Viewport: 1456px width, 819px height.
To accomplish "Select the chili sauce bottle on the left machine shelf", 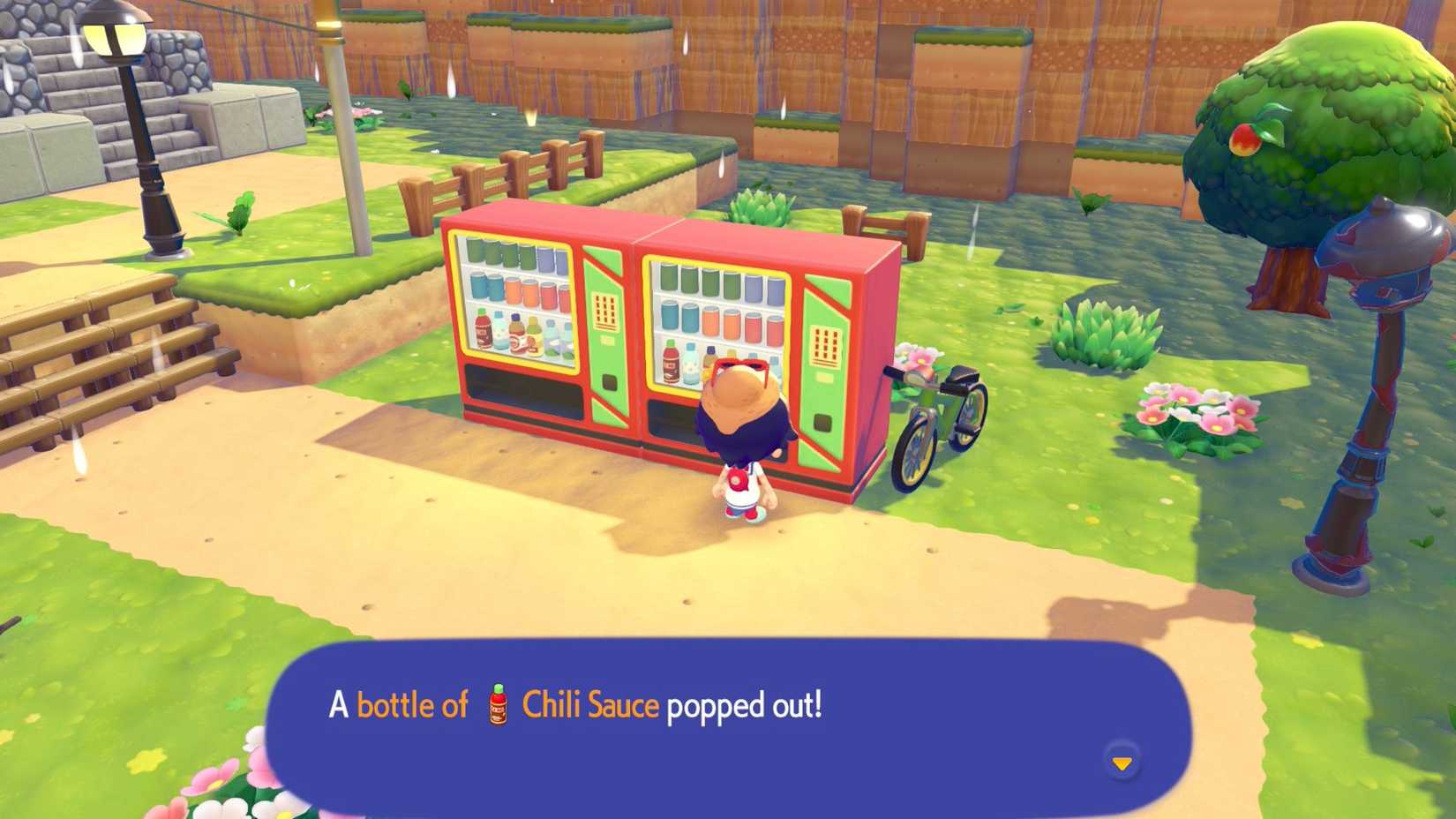I will click(x=484, y=327).
